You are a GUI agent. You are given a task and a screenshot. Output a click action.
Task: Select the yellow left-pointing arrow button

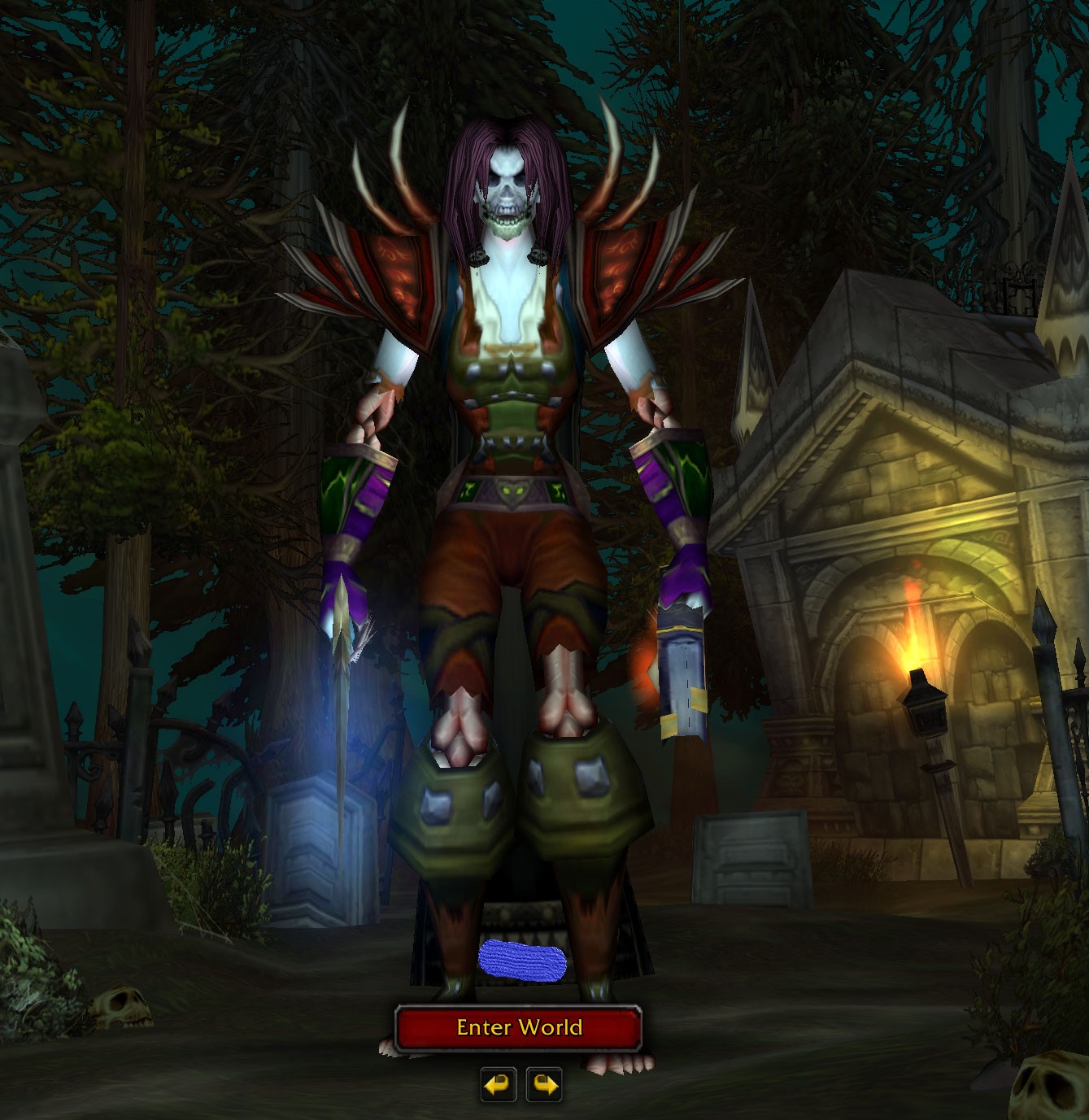(x=498, y=1084)
